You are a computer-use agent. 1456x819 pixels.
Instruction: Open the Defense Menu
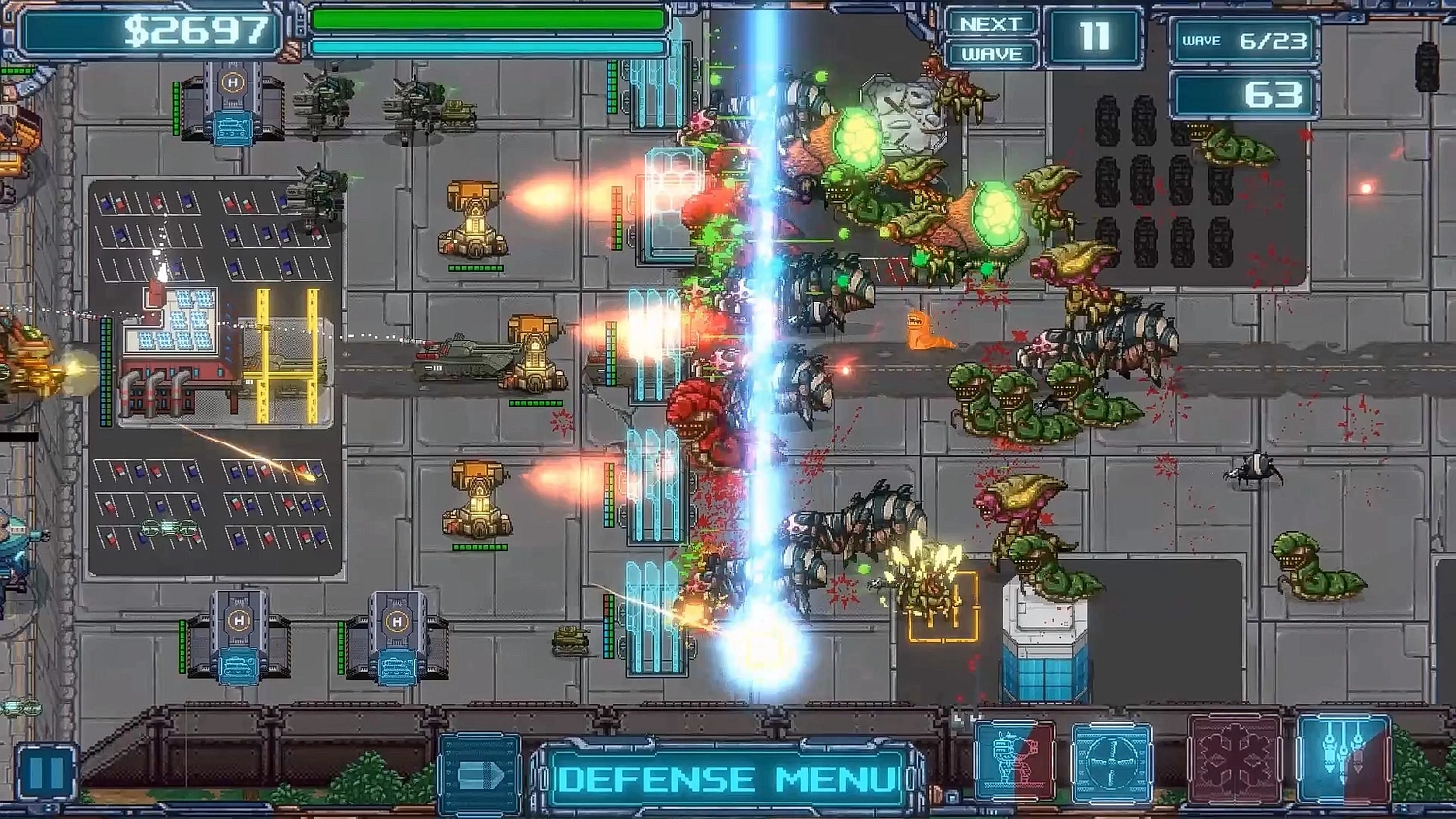pyautogui.click(x=726, y=776)
